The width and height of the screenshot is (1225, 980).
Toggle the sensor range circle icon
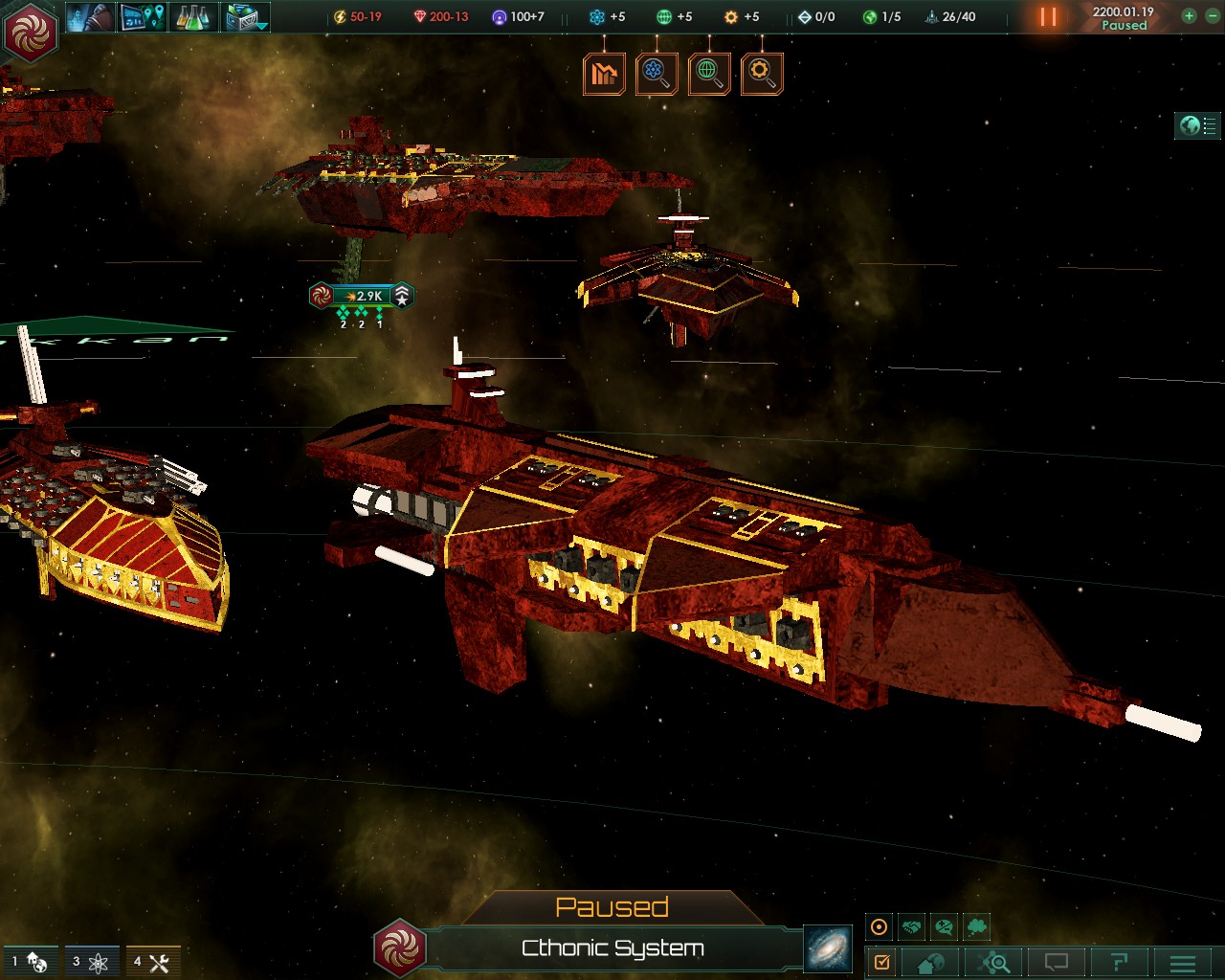point(878,925)
